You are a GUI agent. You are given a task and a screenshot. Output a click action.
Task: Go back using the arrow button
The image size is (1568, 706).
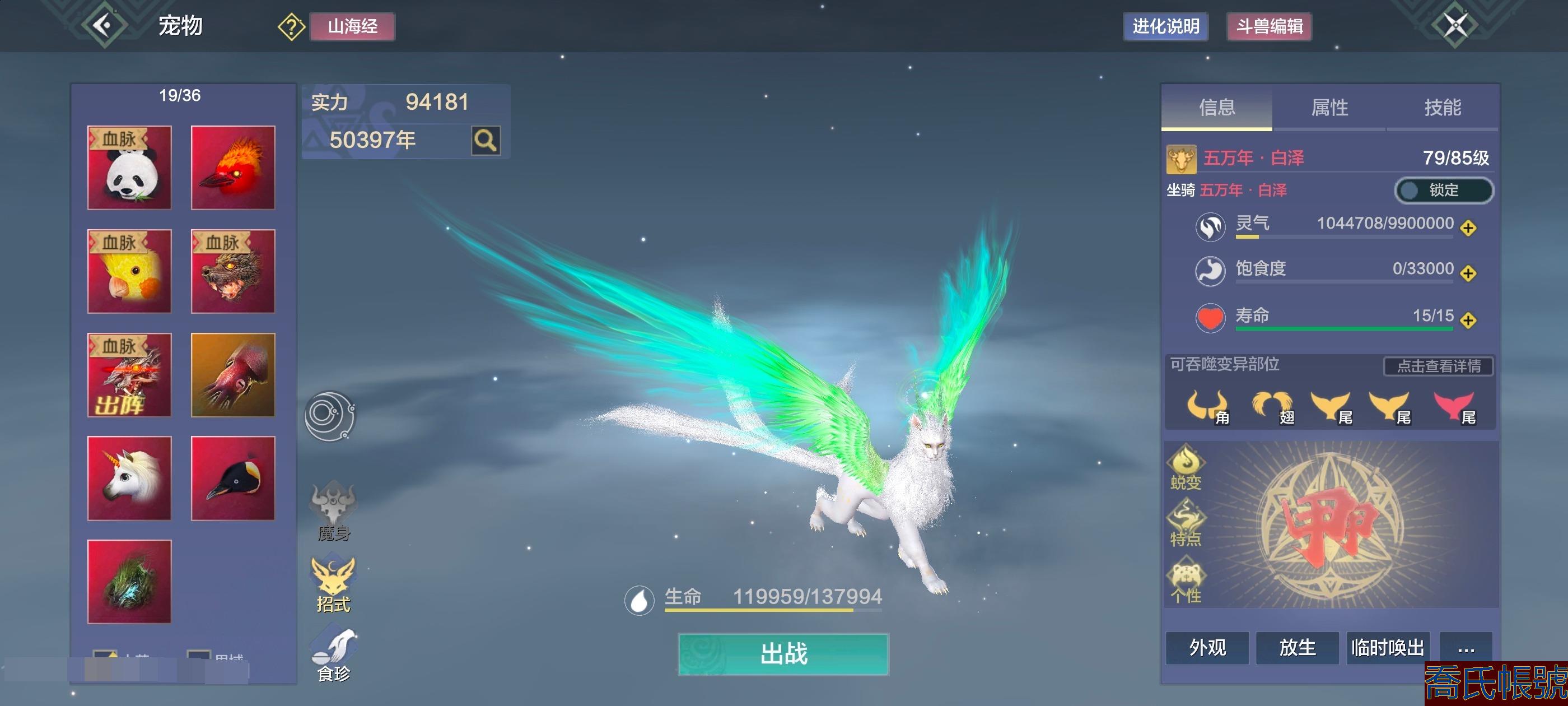tap(104, 25)
